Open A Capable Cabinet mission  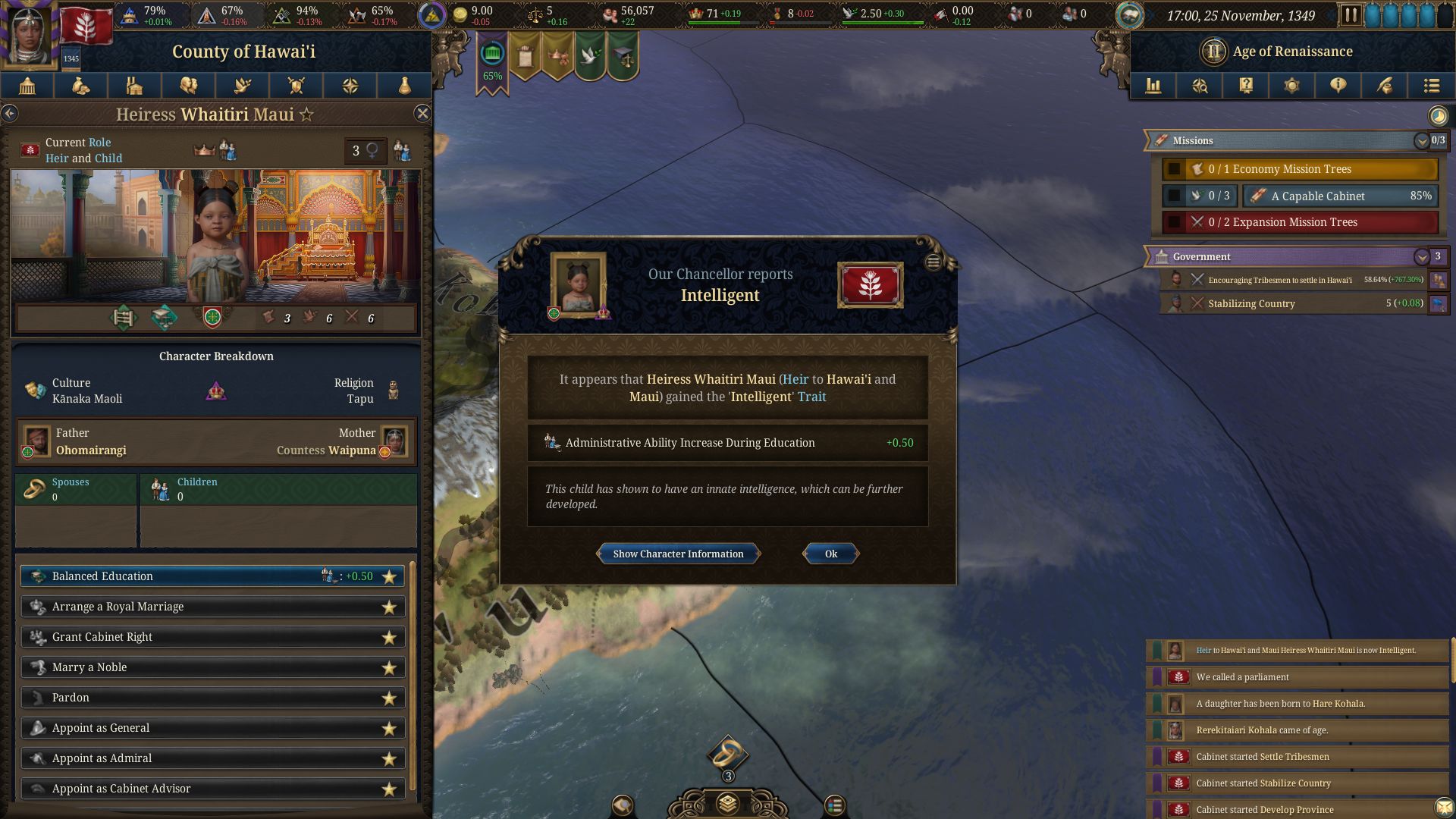pyautogui.click(x=1340, y=196)
